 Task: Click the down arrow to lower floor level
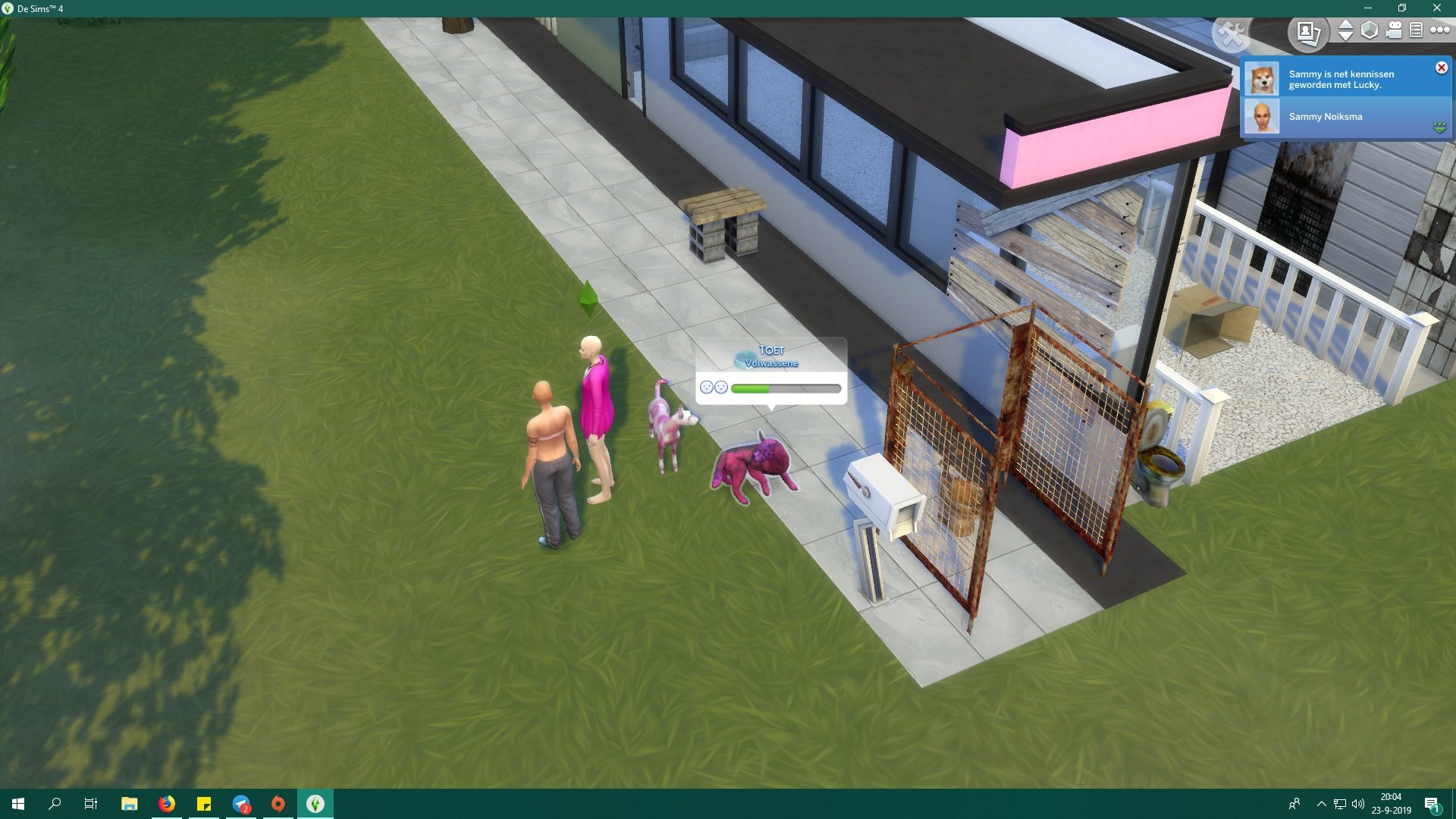[1345, 37]
